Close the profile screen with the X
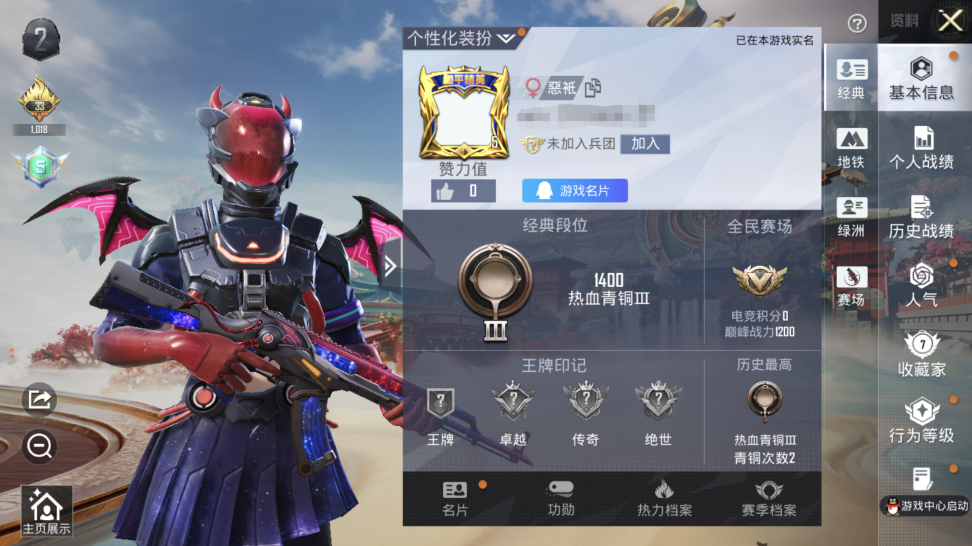This screenshot has width=972, height=546. pyautogui.click(x=949, y=21)
